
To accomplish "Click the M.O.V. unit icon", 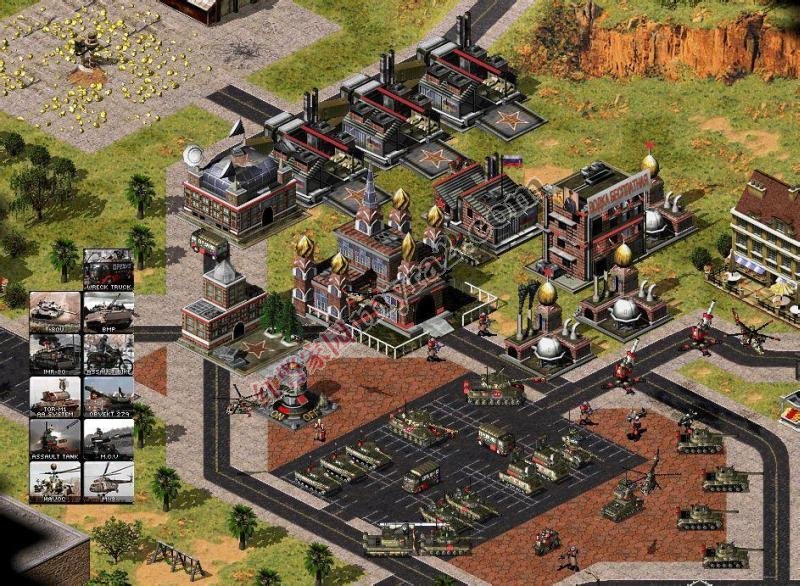I will pyautogui.click(x=108, y=438).
